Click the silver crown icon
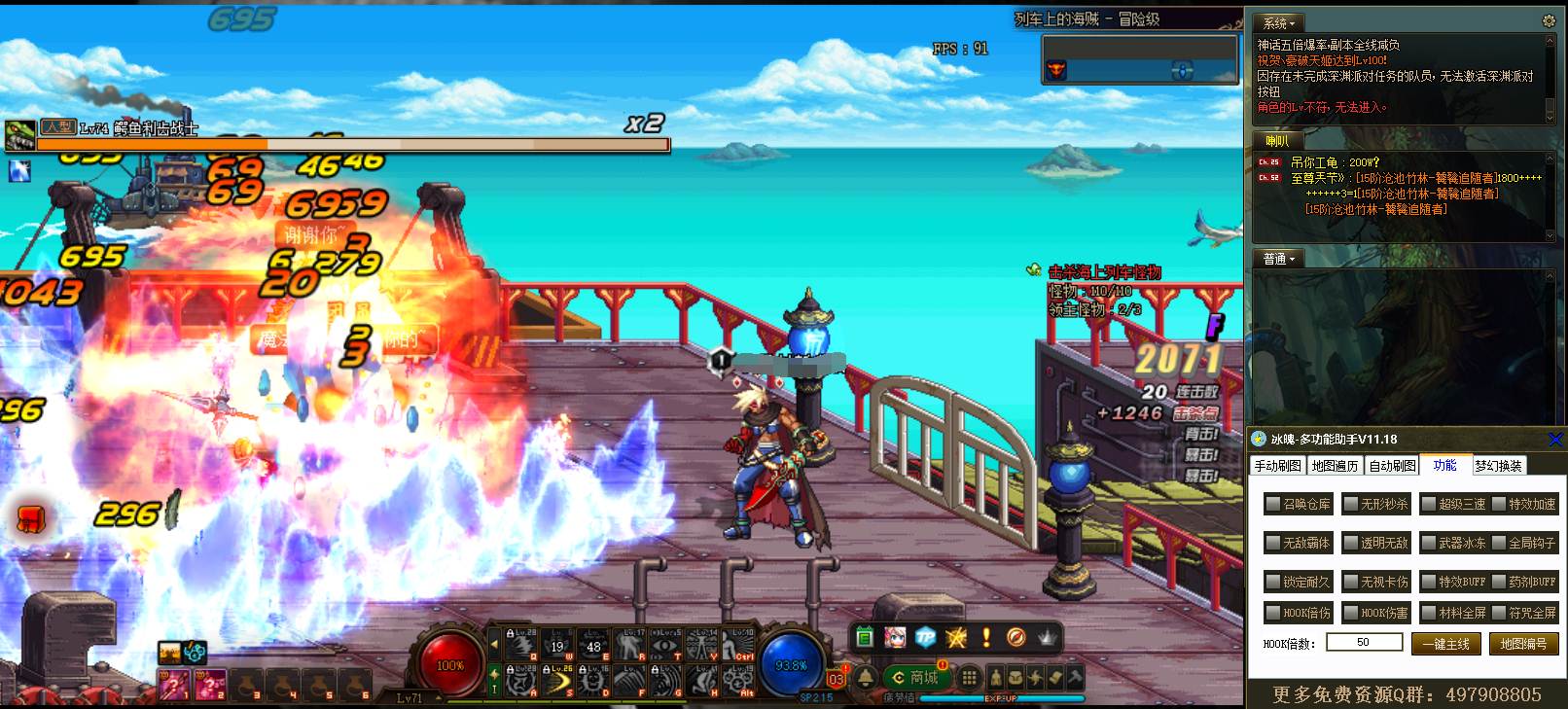The height and width of the screenshot is (709, 1568). click(1047, 637)
